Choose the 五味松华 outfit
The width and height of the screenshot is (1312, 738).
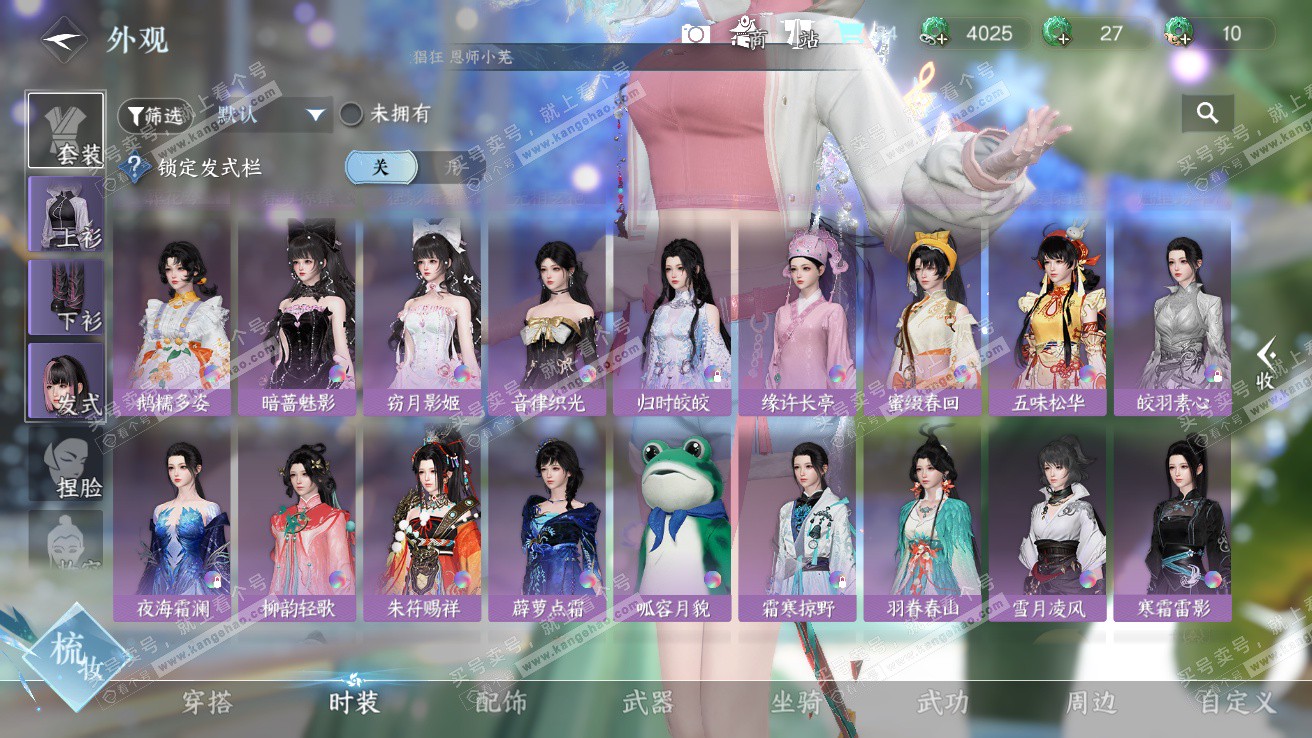pyautogui.click(x=1049, y=318)
